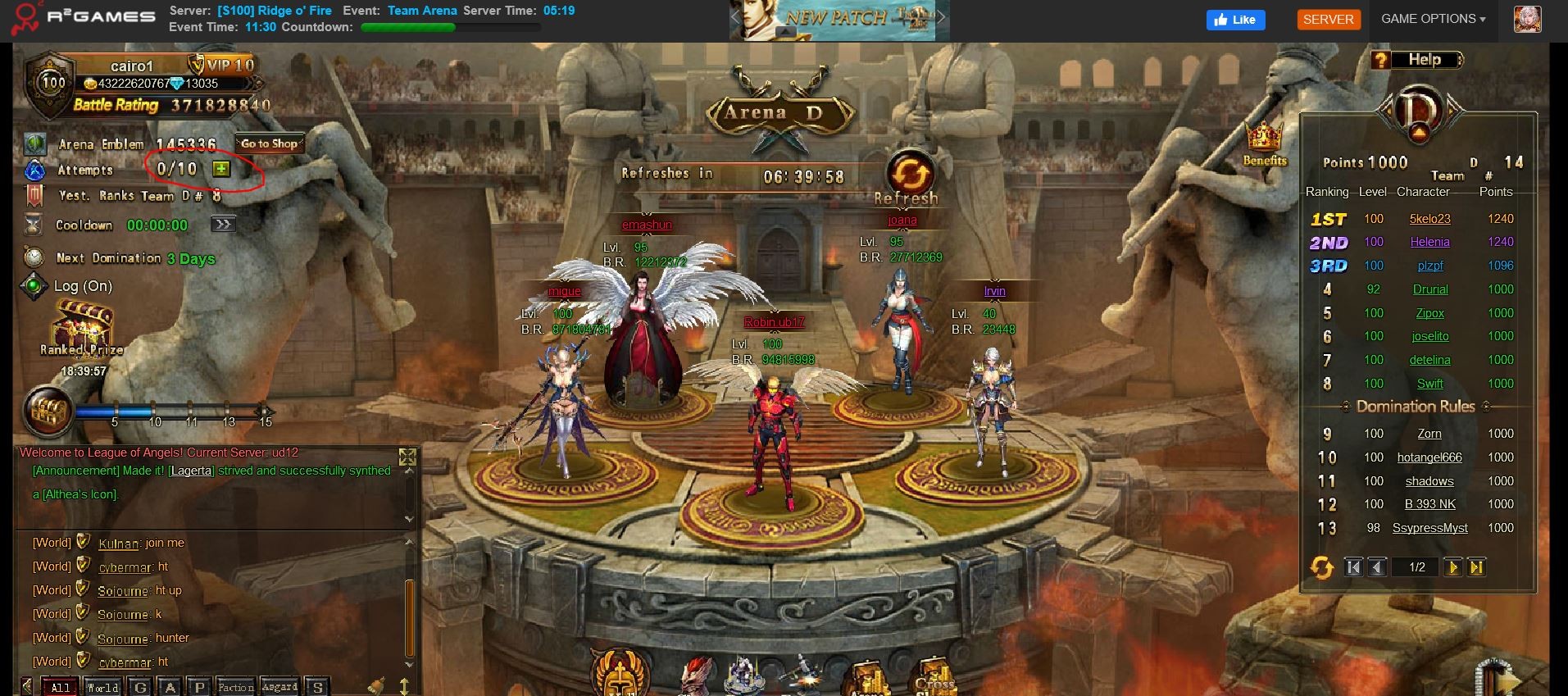1568x696 pixels.
Task: Jump to the last ranking page
Action: point(1476,567)
